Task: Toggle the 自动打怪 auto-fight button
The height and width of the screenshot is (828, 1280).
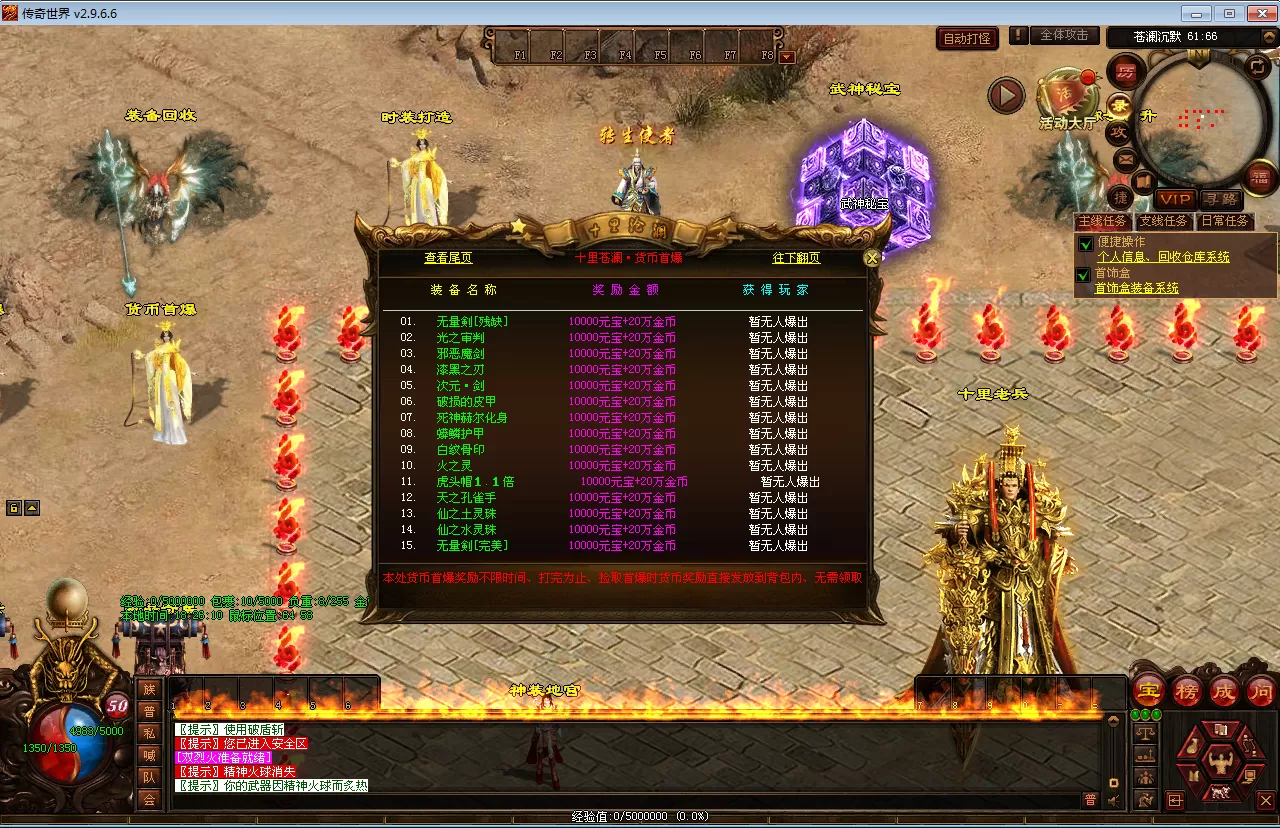Action: [x=967, y=38]
